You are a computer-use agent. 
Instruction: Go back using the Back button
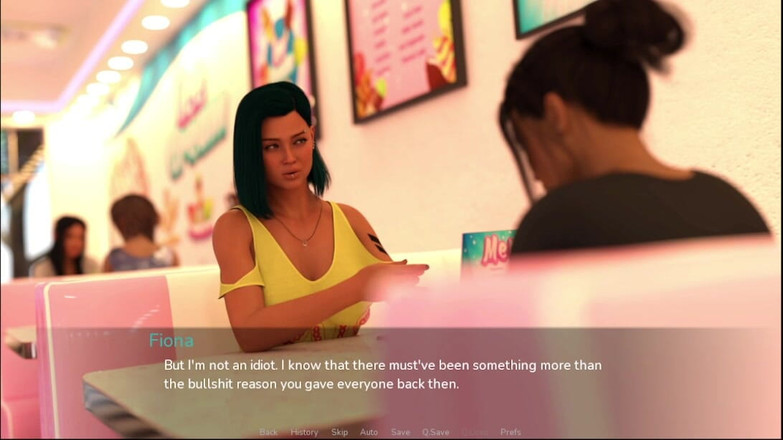point(268,432)
